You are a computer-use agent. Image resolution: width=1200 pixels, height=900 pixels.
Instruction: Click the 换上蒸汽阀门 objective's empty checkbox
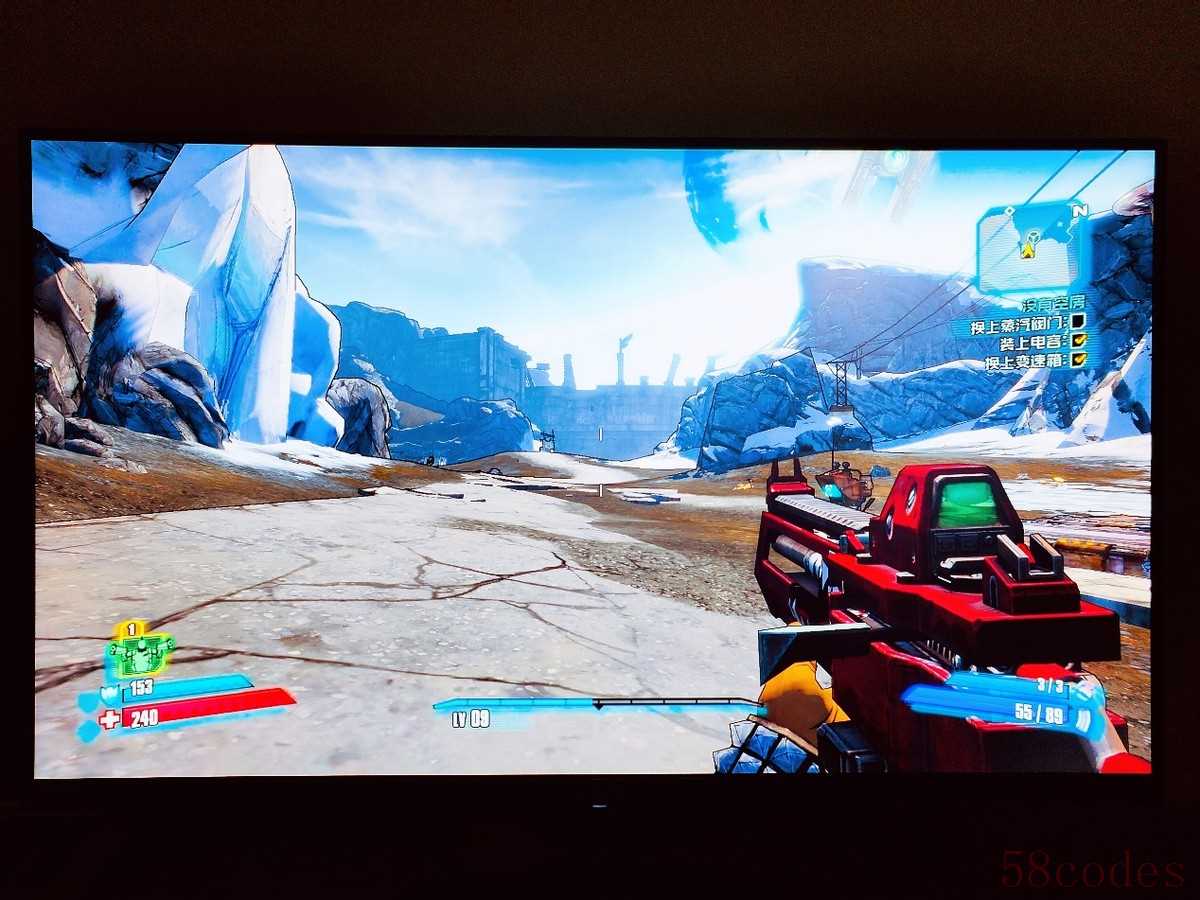(x=1078, y=321)
